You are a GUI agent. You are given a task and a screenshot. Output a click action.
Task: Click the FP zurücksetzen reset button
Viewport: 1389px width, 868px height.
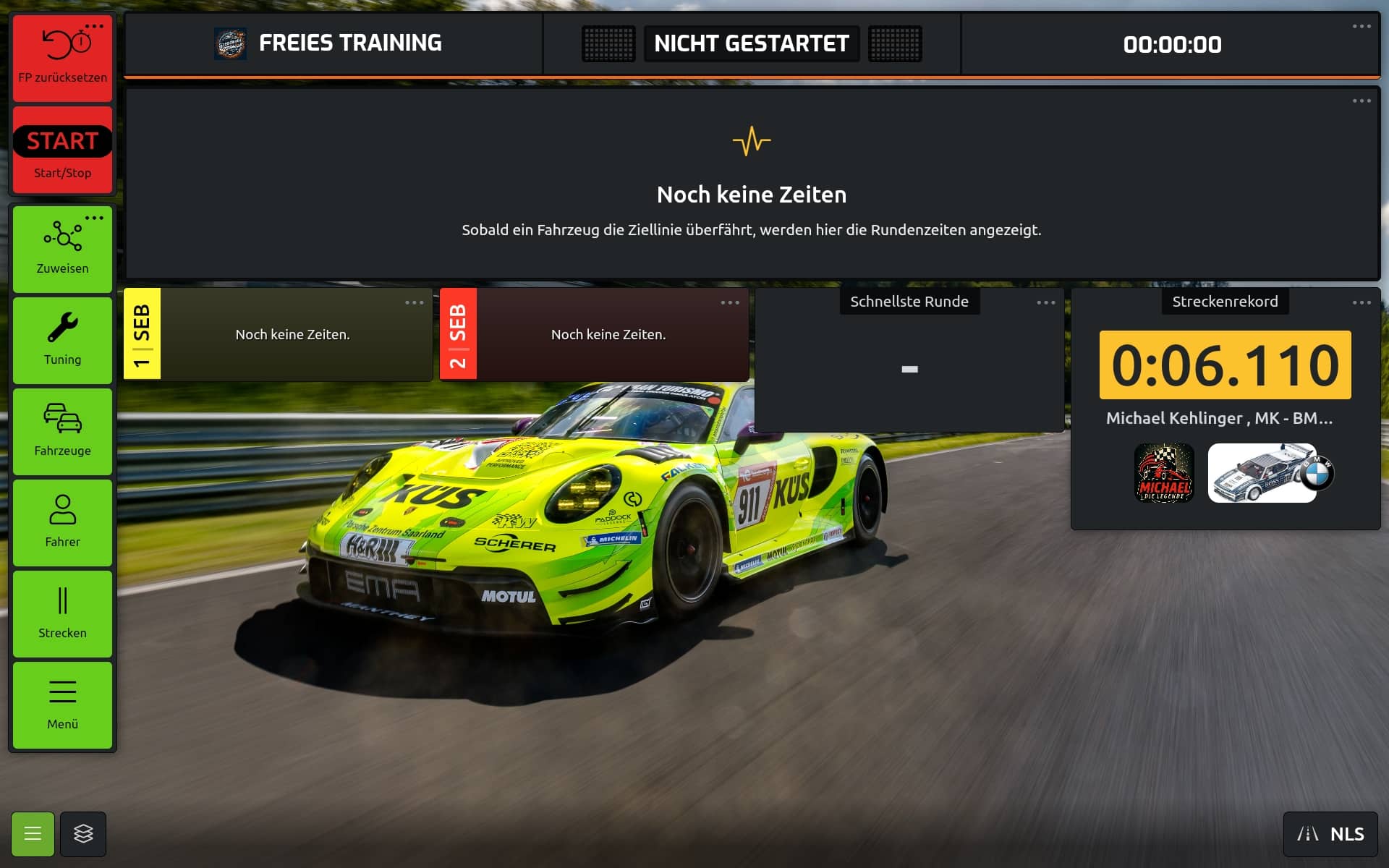[62, 58]
